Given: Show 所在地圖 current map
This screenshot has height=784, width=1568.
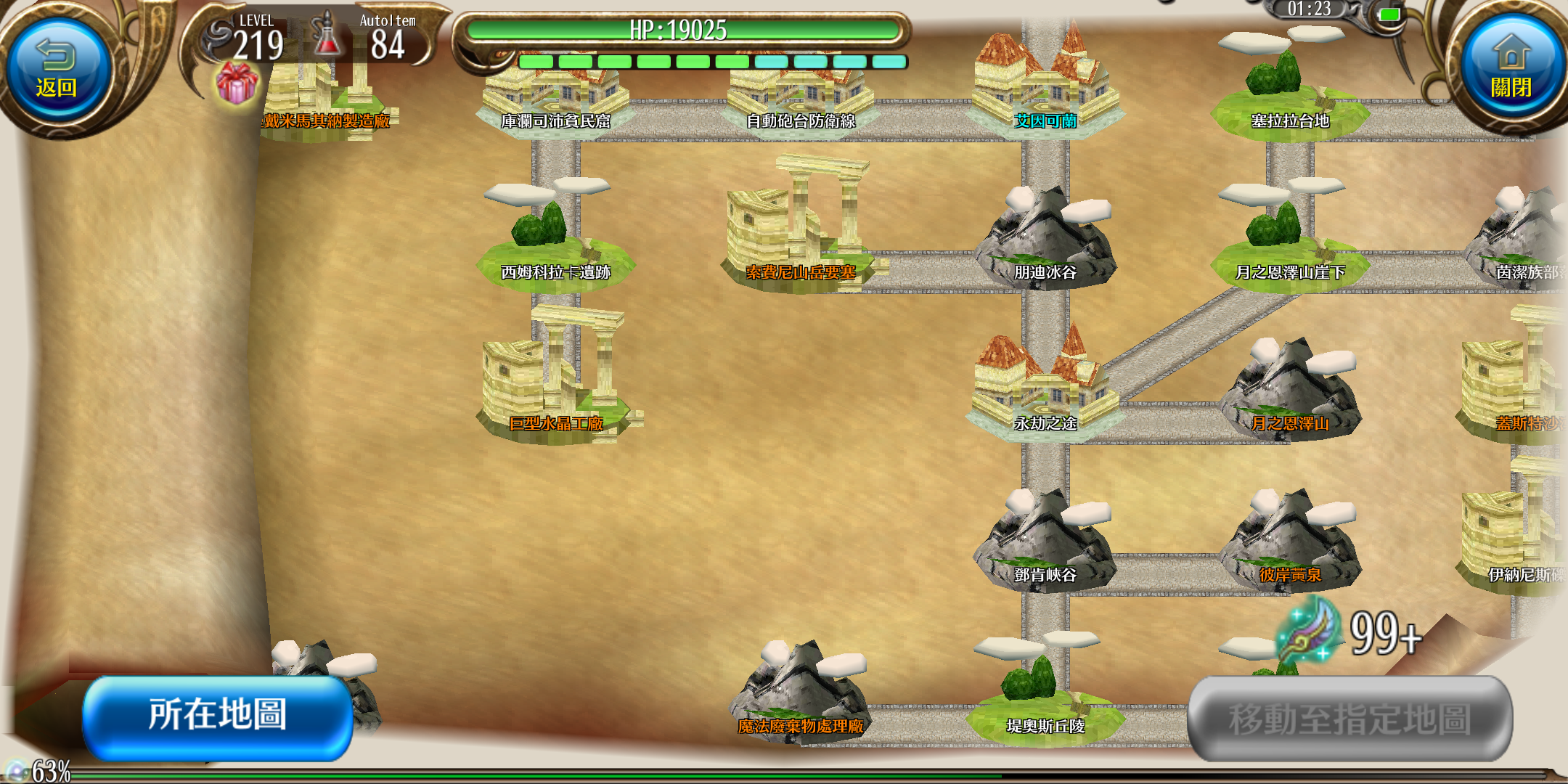Looking at the screenshot, I should (x=218, y=716).
